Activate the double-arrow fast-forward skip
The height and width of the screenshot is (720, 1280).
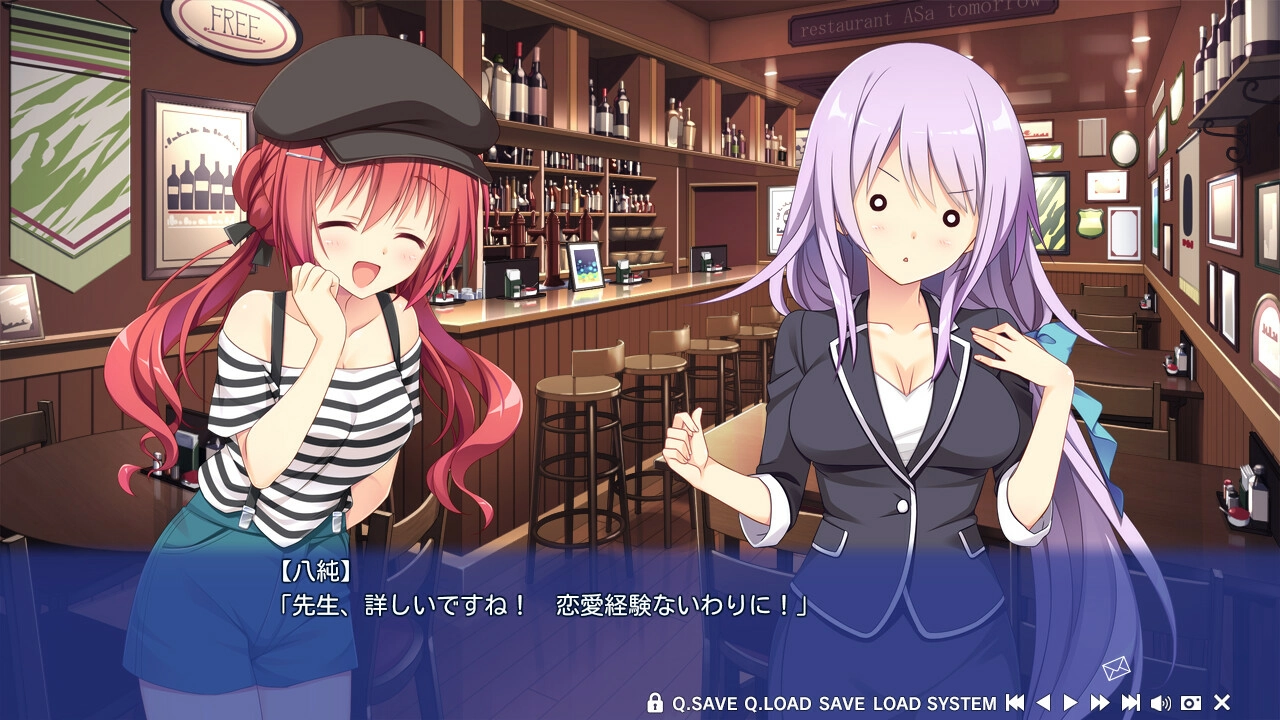1100,703
